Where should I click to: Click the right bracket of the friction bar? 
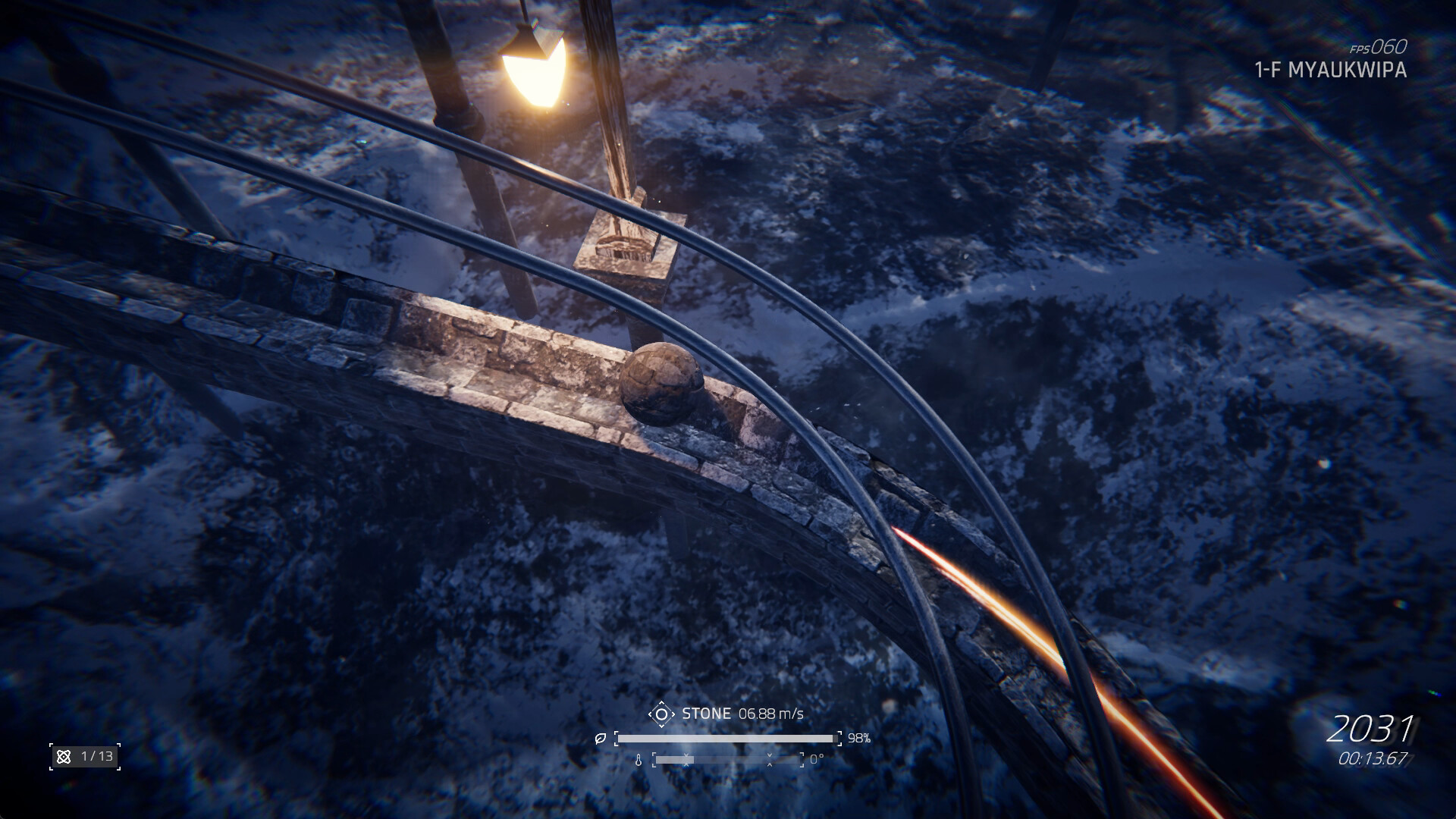[838, 739]
